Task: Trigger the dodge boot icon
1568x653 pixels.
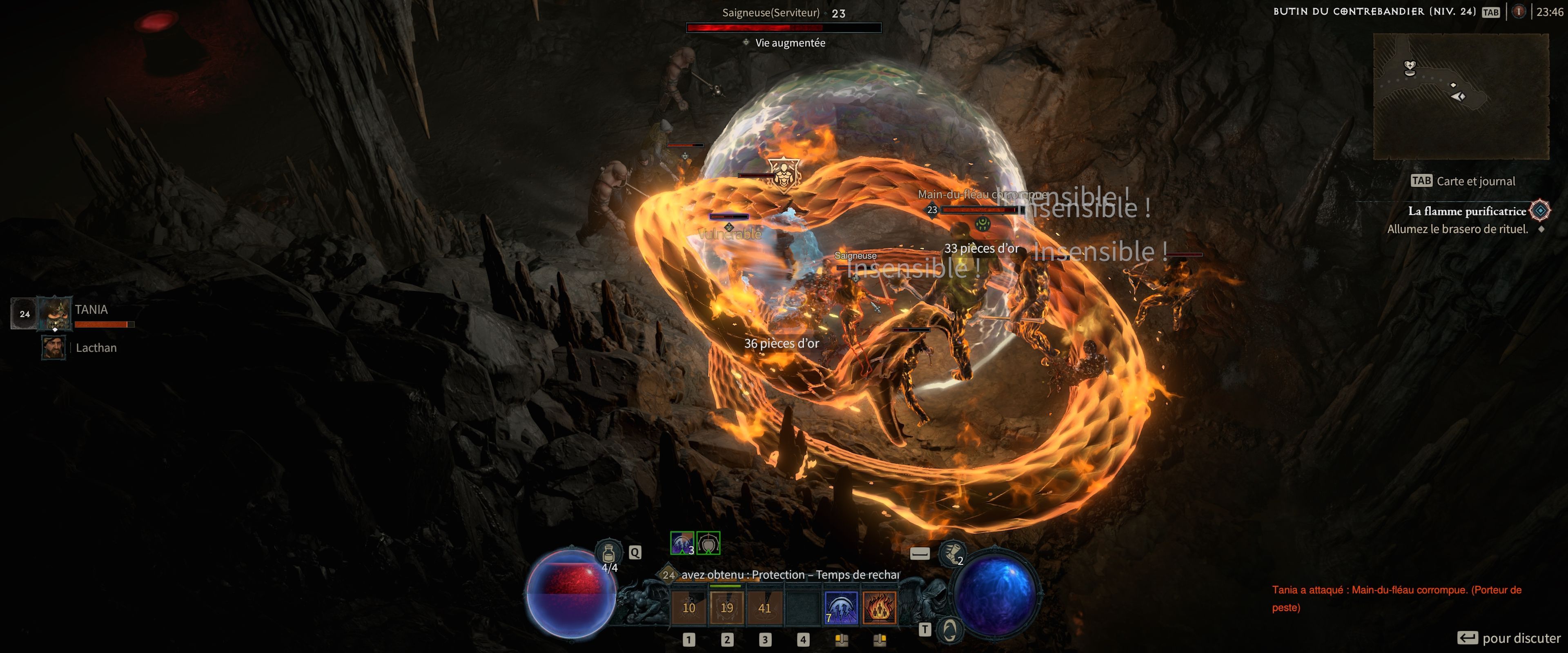Action: click(951, 553)
